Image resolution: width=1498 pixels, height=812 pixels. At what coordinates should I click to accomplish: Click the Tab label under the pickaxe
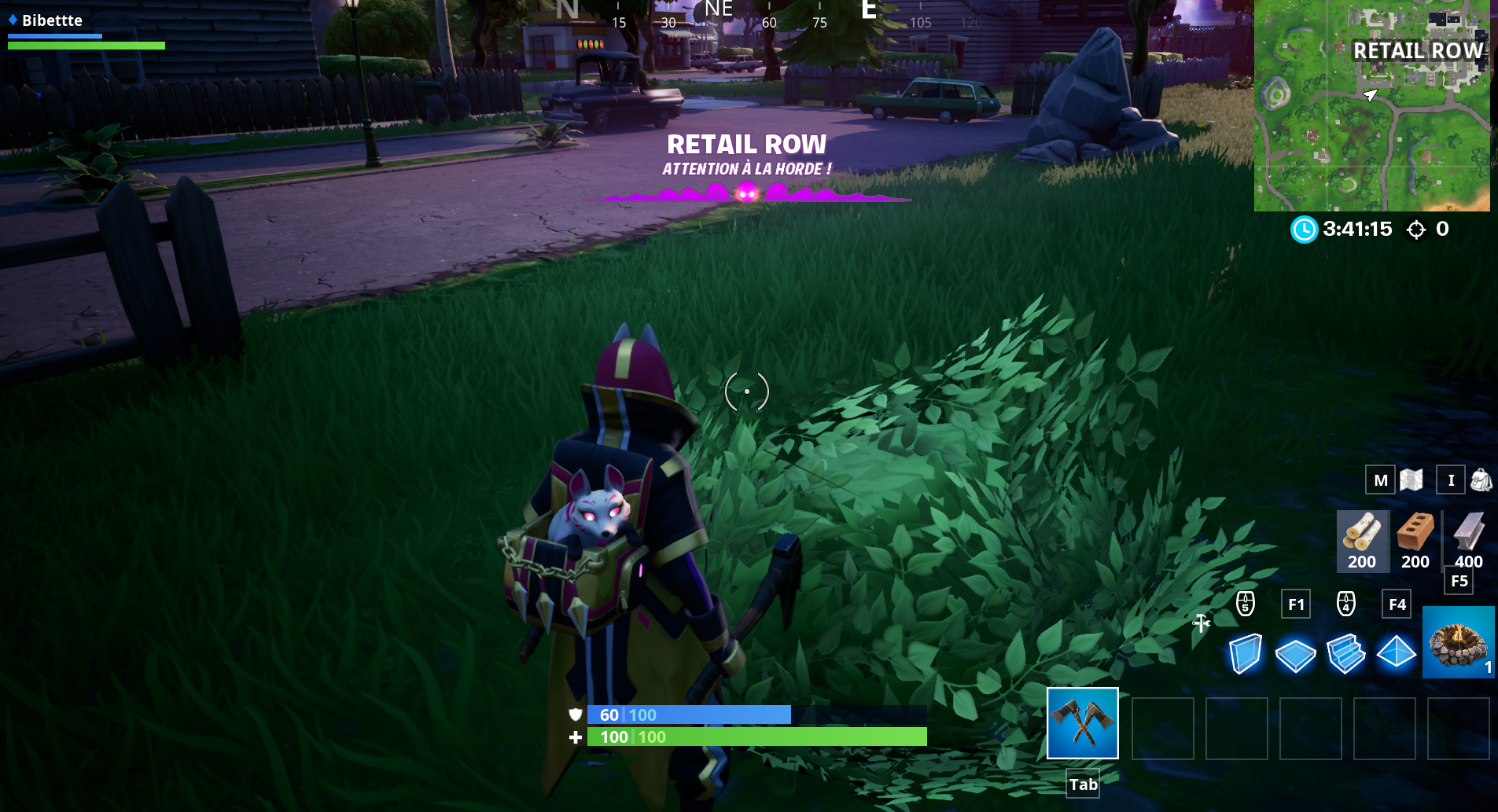pyautogui.click(x=1083, y=784)
